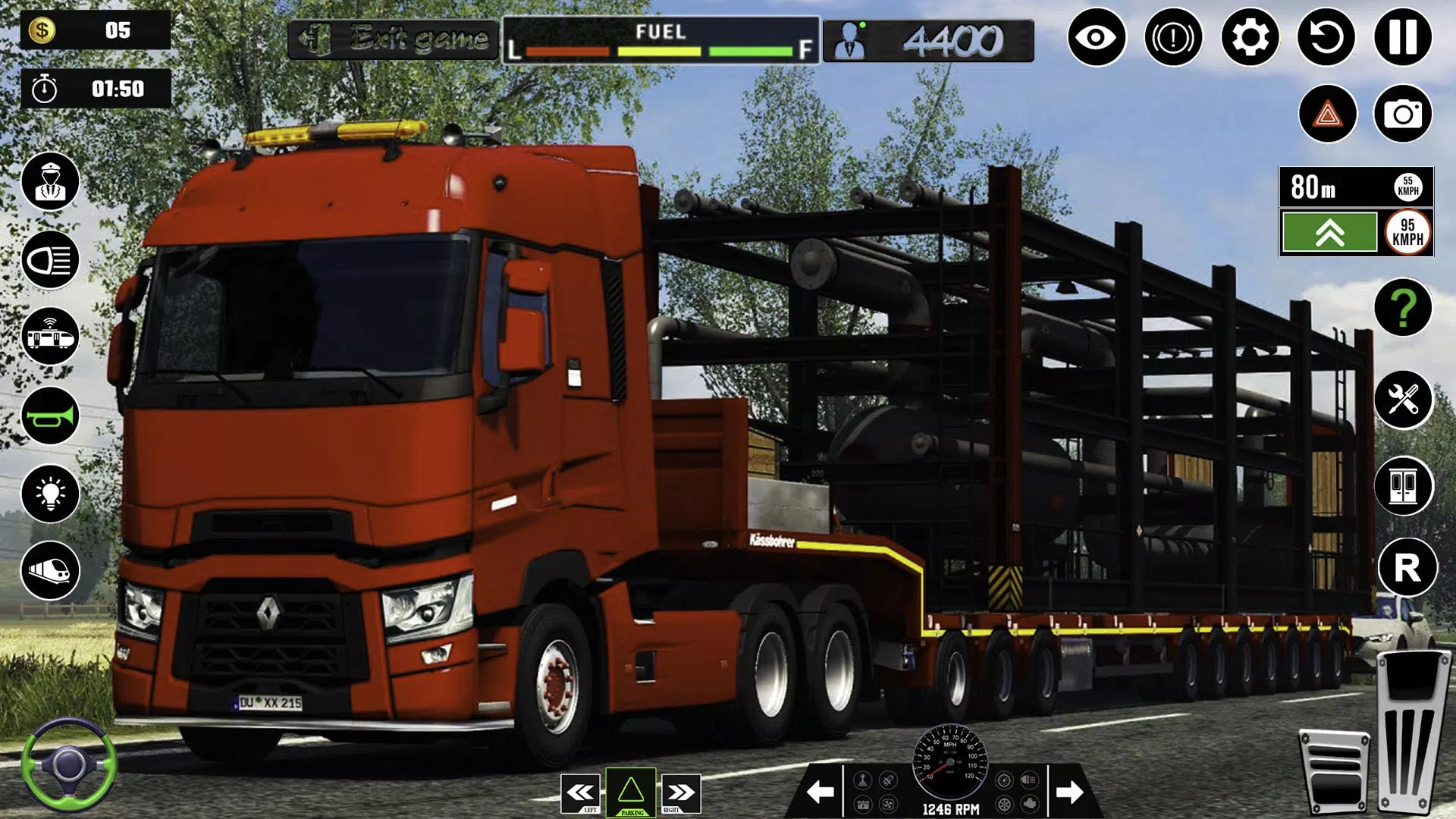The image size is (1456, 819).
Task: Restart the level with the circular arrow
Action: (x=1326, y=37)
